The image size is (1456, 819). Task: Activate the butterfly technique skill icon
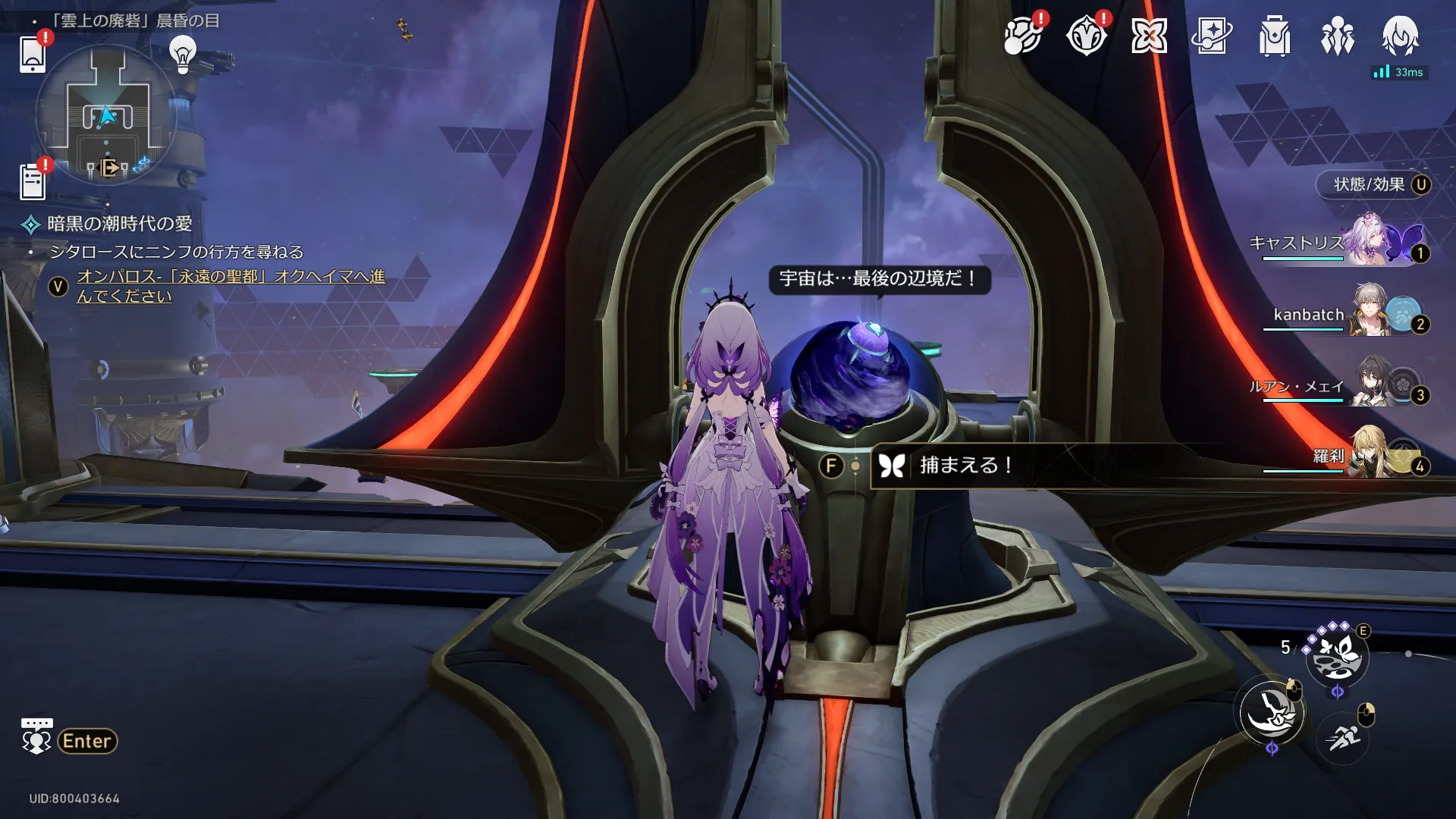pos(1337,656)
